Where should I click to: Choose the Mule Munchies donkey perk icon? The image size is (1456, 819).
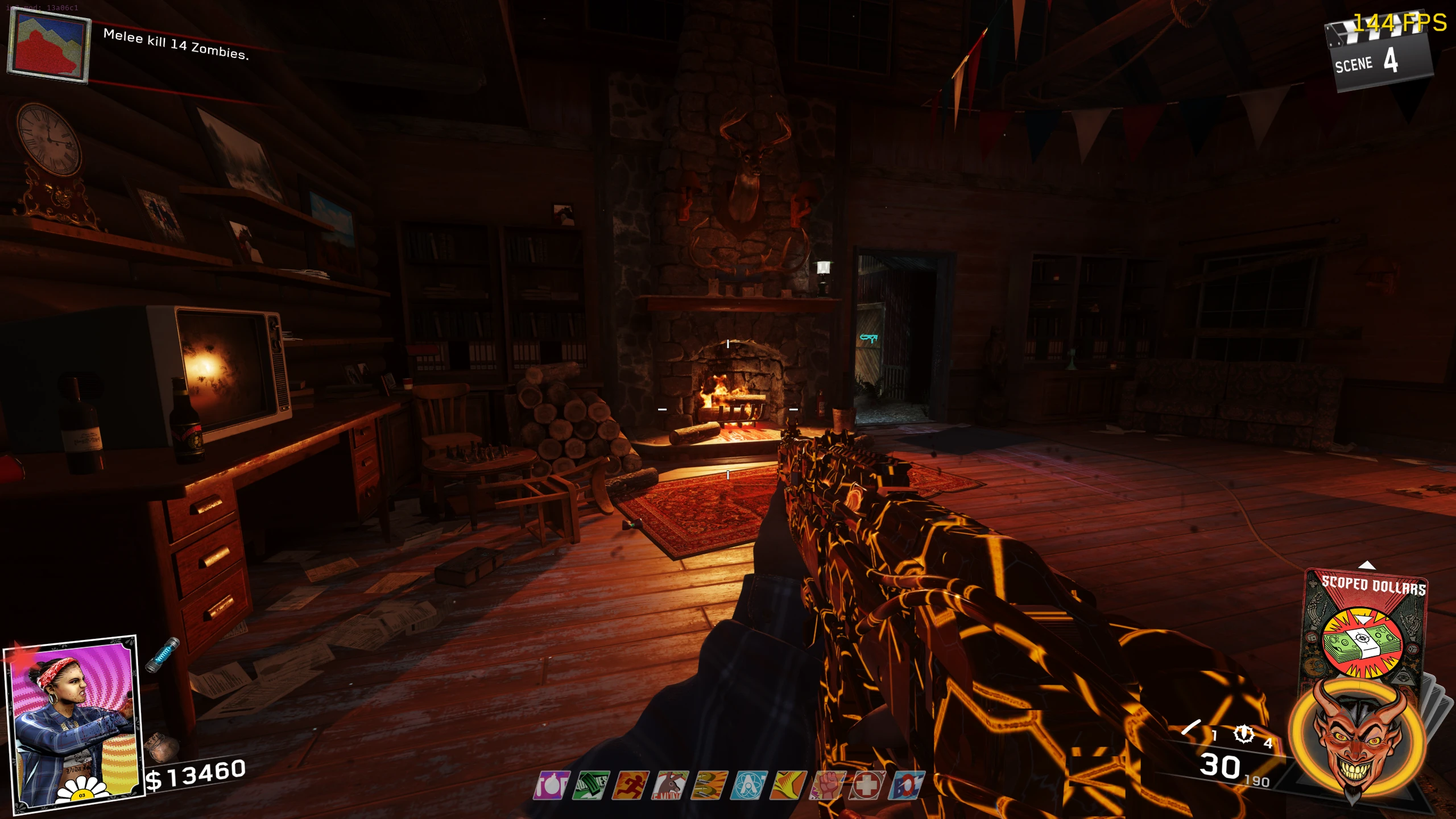(x=670, y=785)
